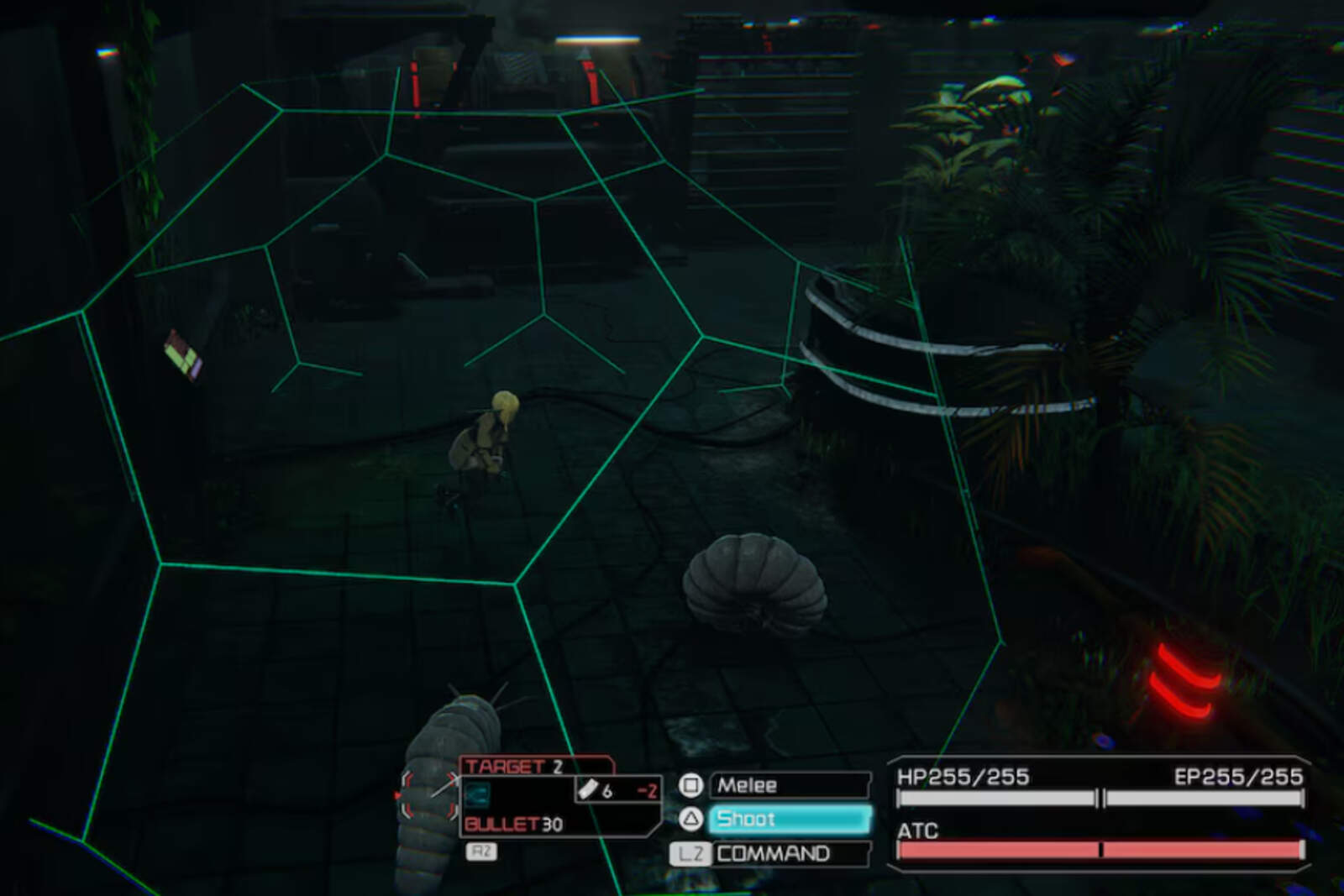Click the triangle button icon beside Shoot
This screenshot has width=1344, height=896.
pos(690,819)
